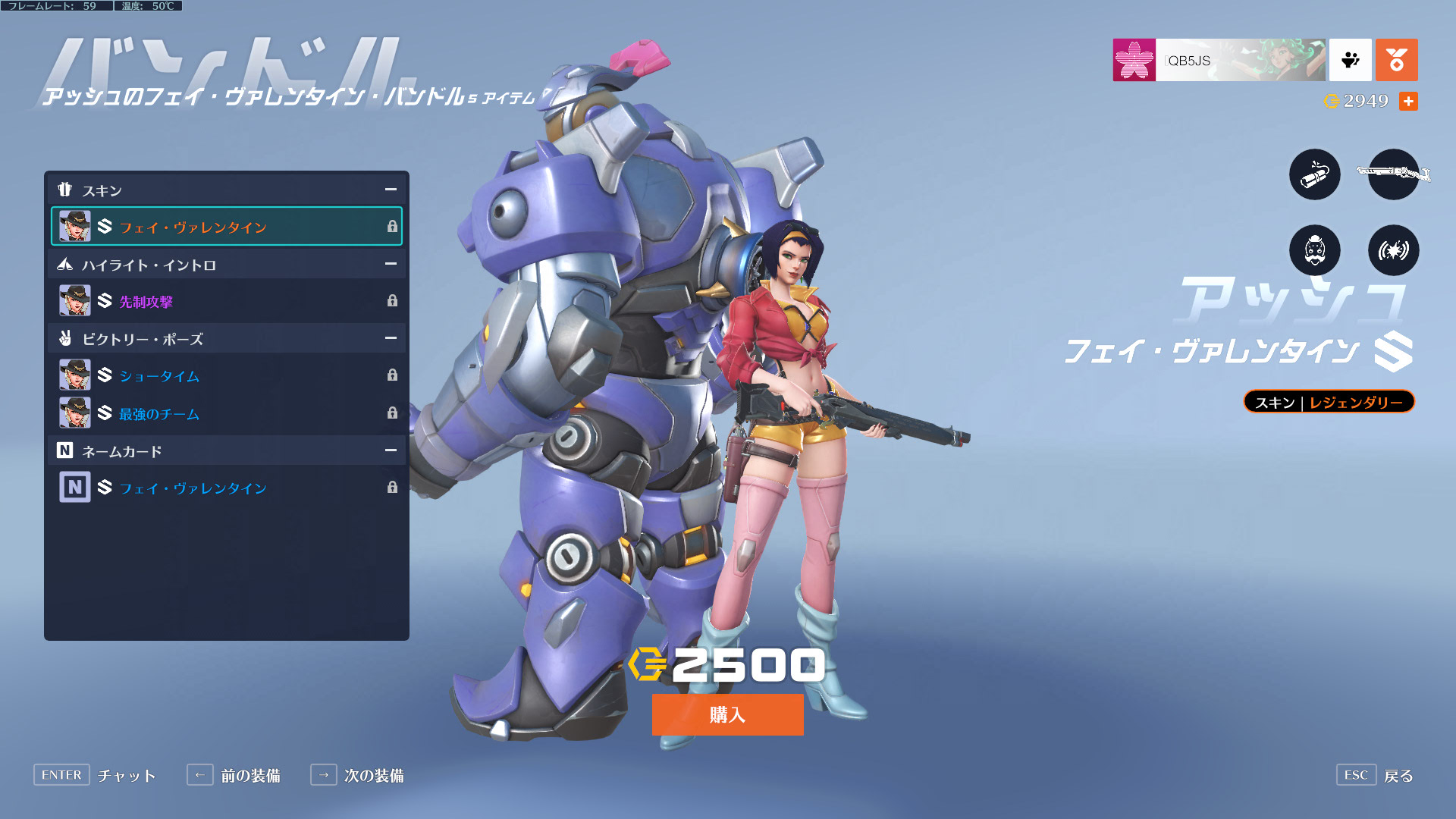Viewport: 1456px width, 819px height.
Task: Click the orange 購入 purchase button
Action: point(727,714)
